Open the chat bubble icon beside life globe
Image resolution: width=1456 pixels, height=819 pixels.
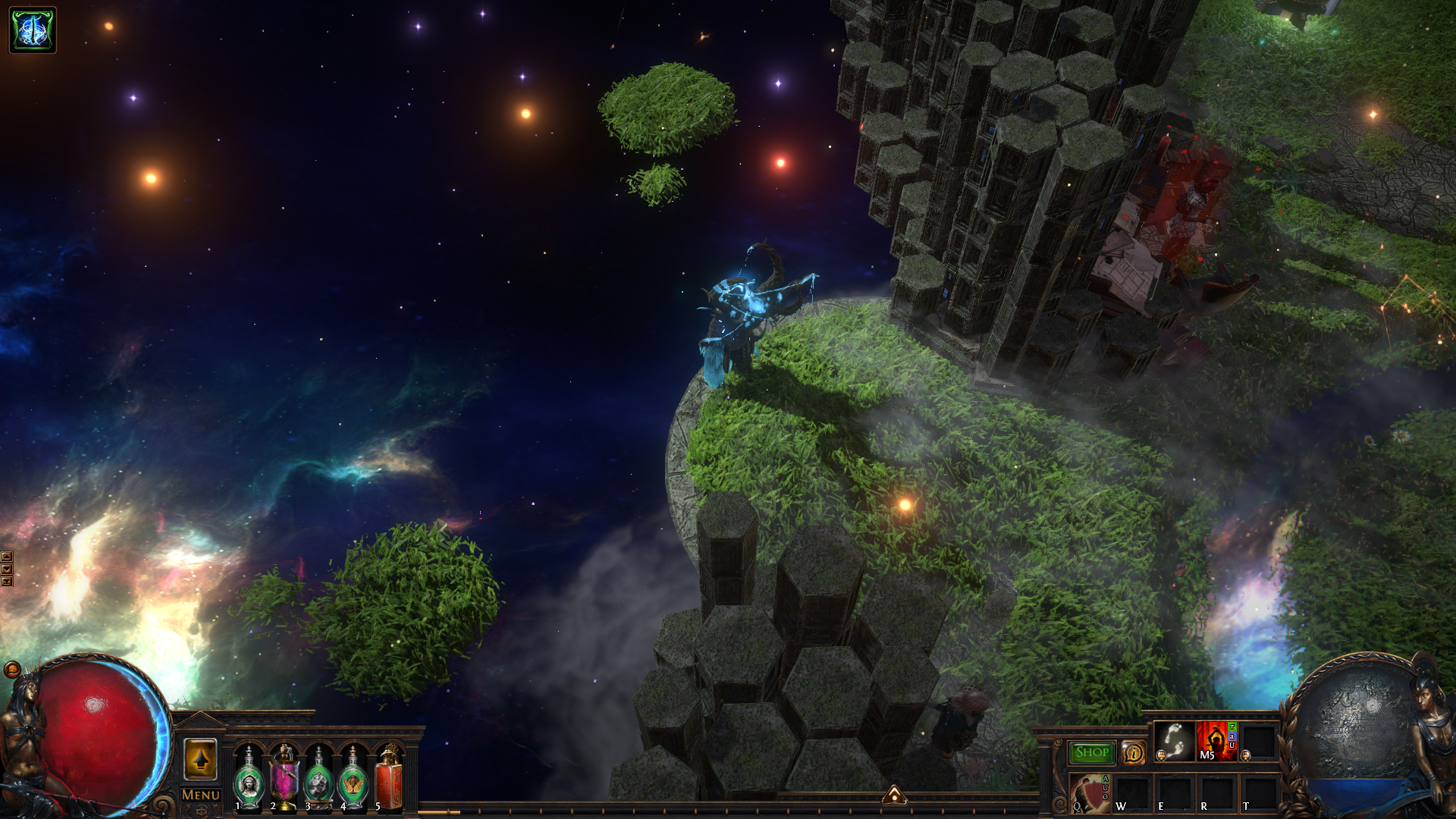coord(12,670)
